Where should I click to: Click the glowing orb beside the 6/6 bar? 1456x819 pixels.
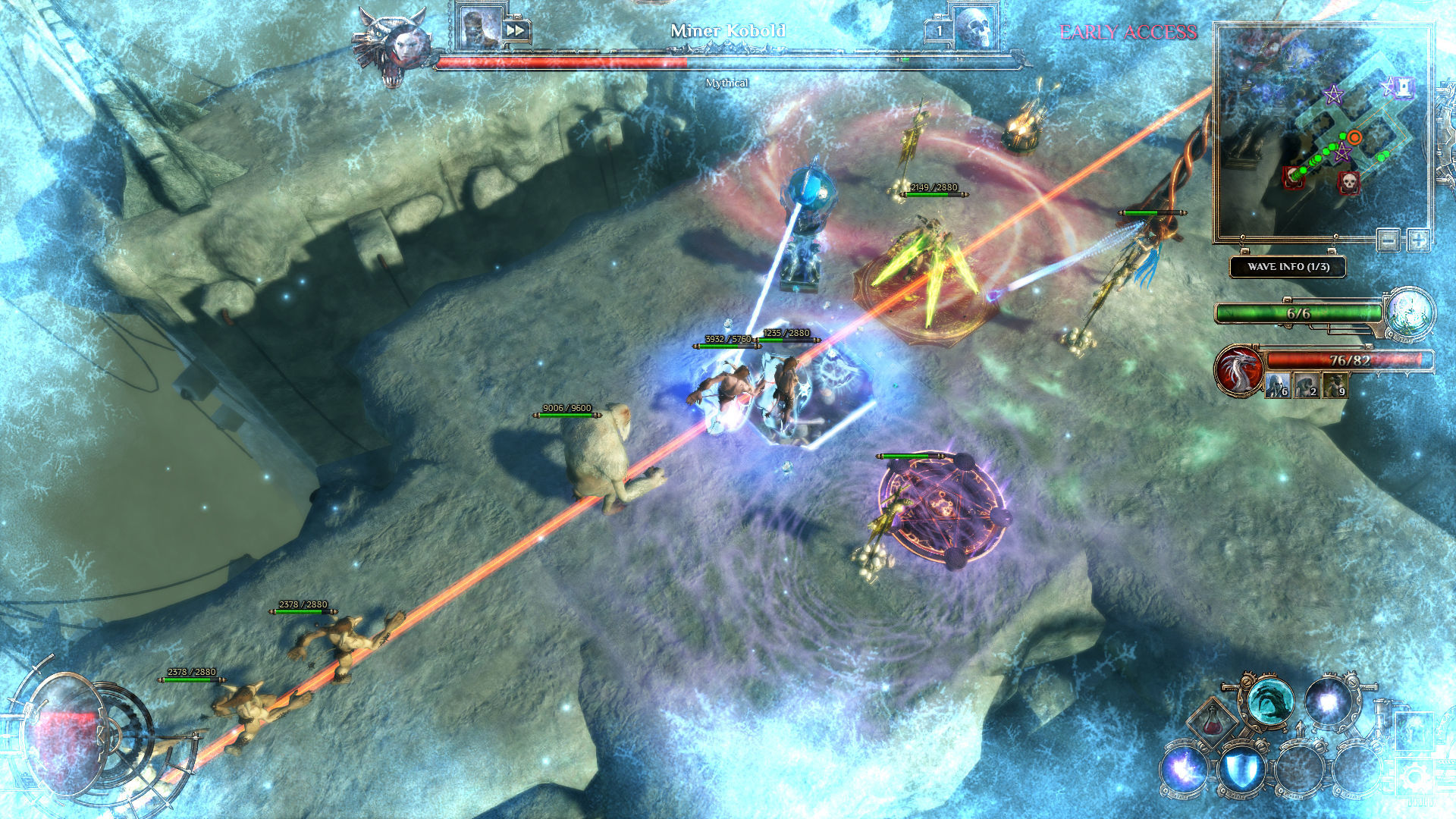1410,312
